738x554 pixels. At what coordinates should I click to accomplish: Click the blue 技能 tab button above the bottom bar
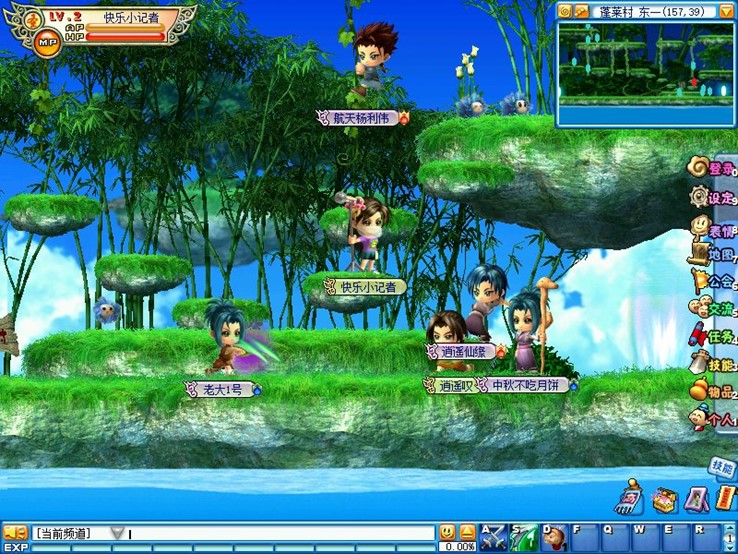pyautogui.click(x=722, y=467)
